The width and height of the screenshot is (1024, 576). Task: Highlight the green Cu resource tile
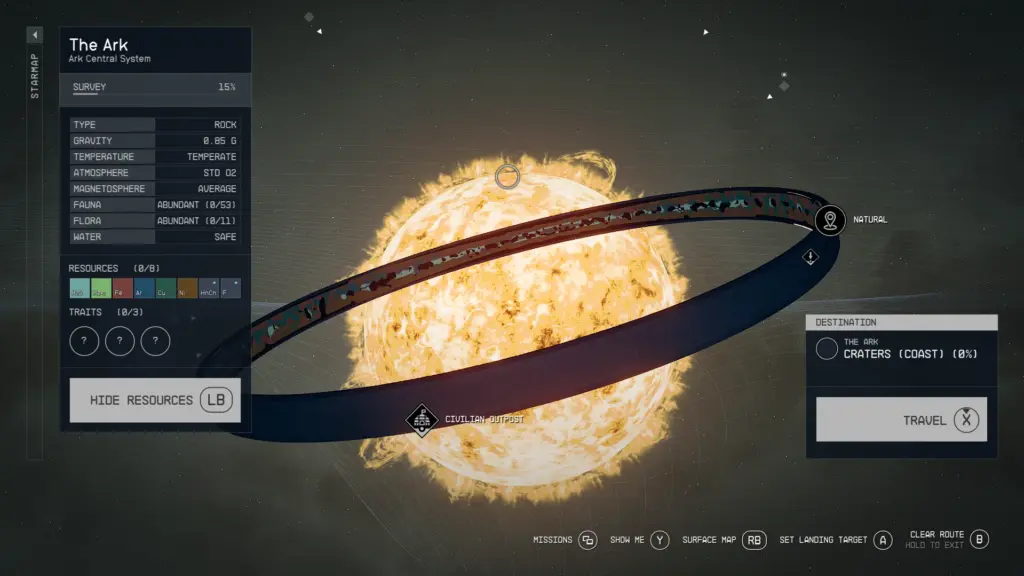[x=166, y=289]
